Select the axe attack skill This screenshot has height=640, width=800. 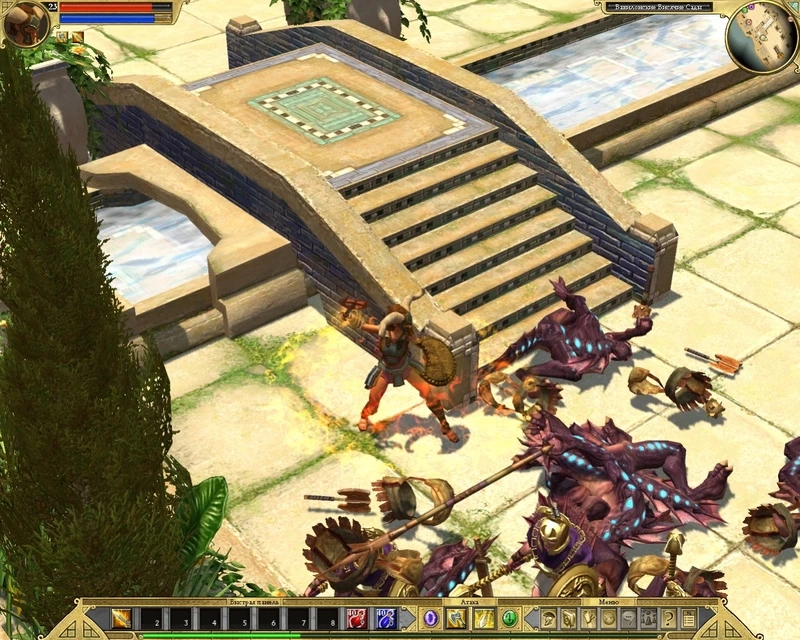click(x=456, y=618)
